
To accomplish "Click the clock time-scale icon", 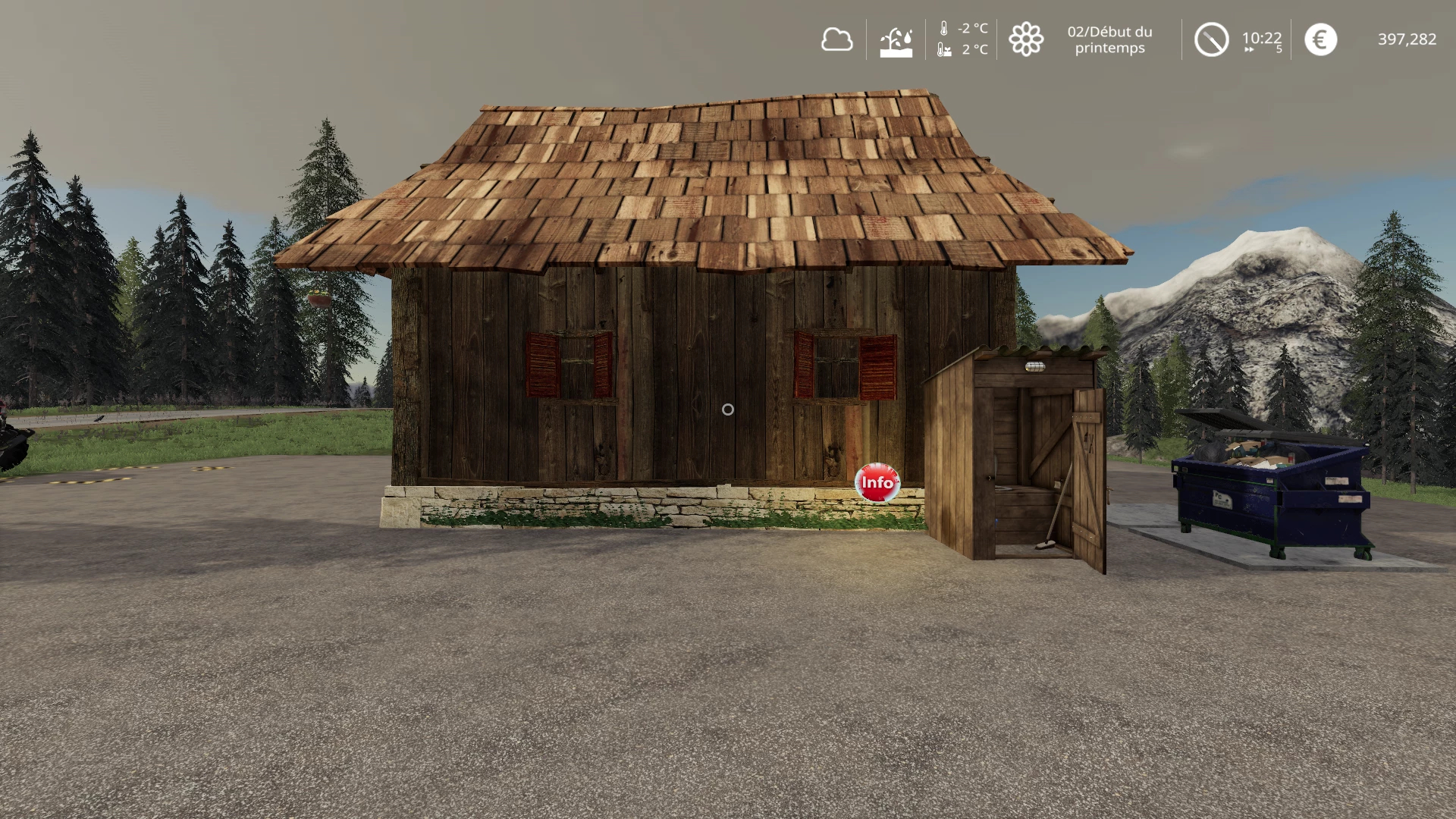I will (1211, 39).
